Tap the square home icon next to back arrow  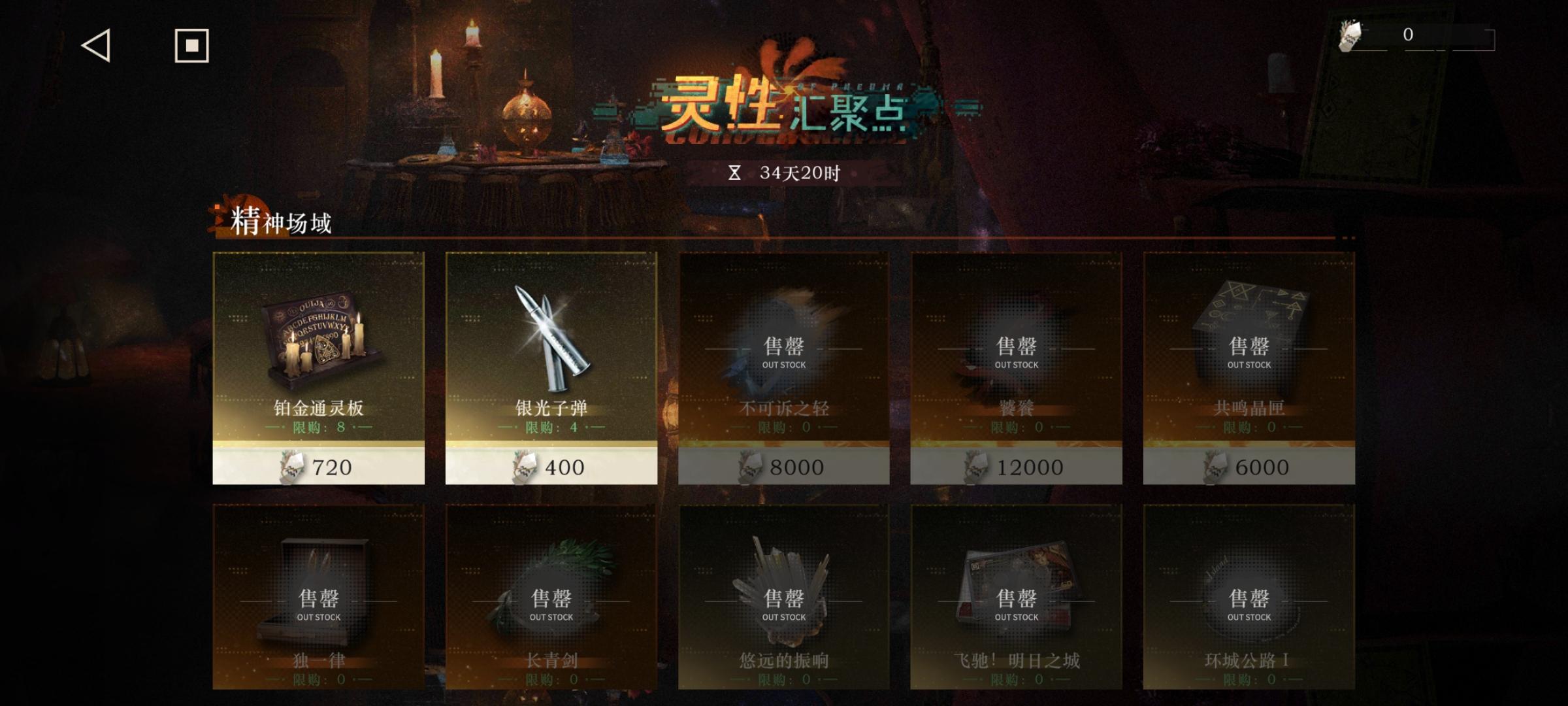coord(190,46)
